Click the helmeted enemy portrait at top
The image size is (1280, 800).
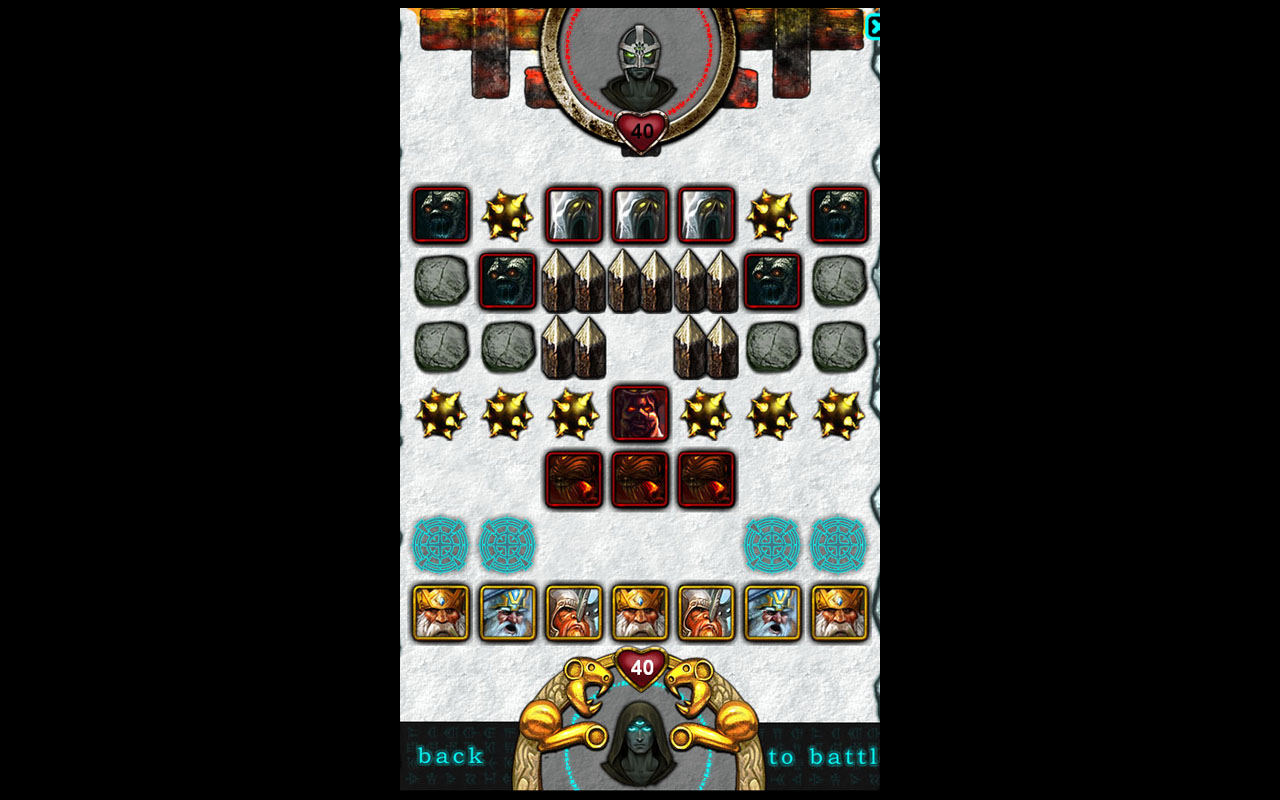[640, 62]
